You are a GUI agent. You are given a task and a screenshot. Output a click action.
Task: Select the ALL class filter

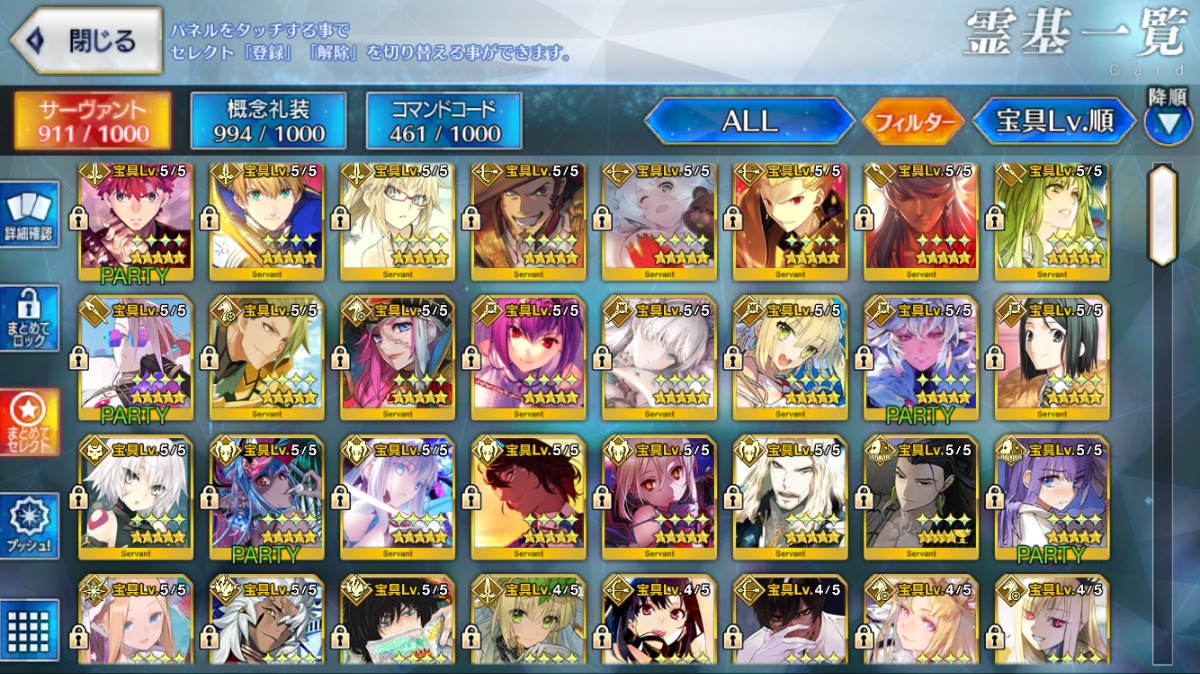point(749,122)
